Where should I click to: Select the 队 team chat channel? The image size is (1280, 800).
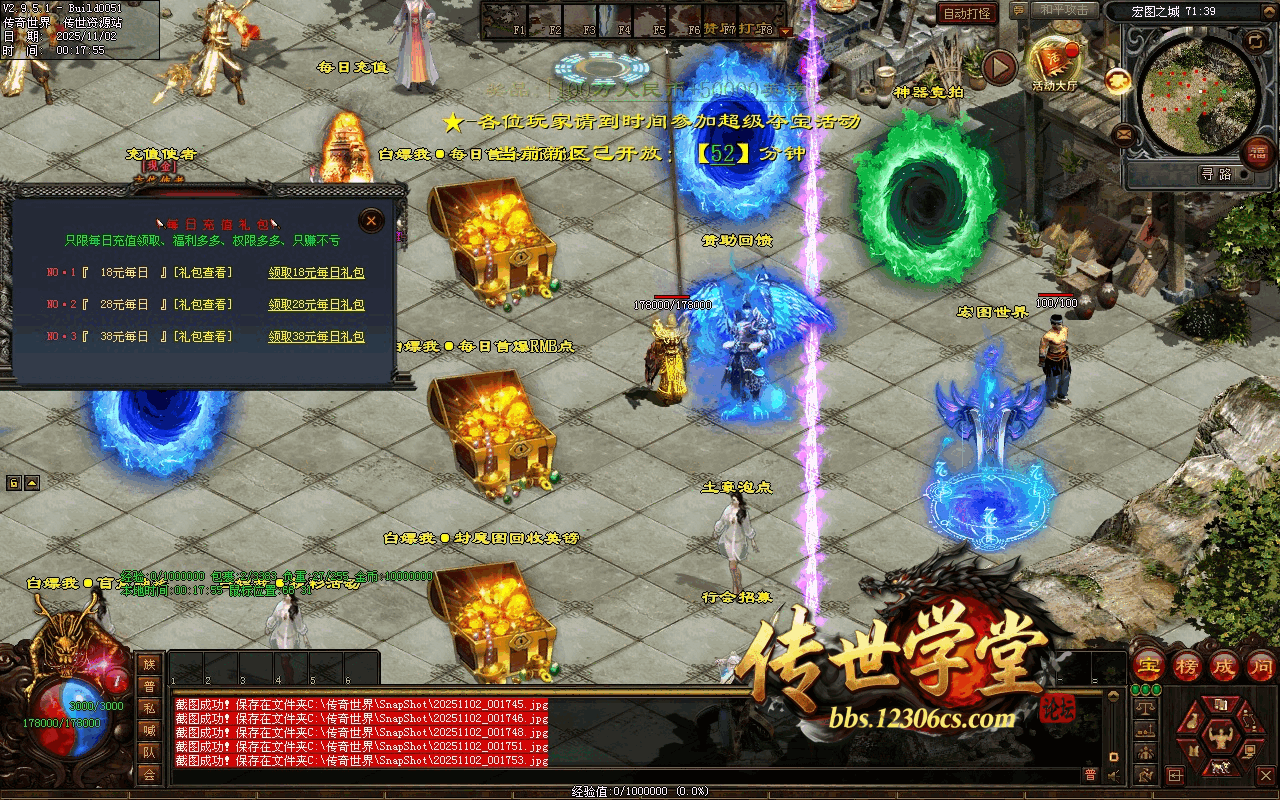tap(149, 752)
